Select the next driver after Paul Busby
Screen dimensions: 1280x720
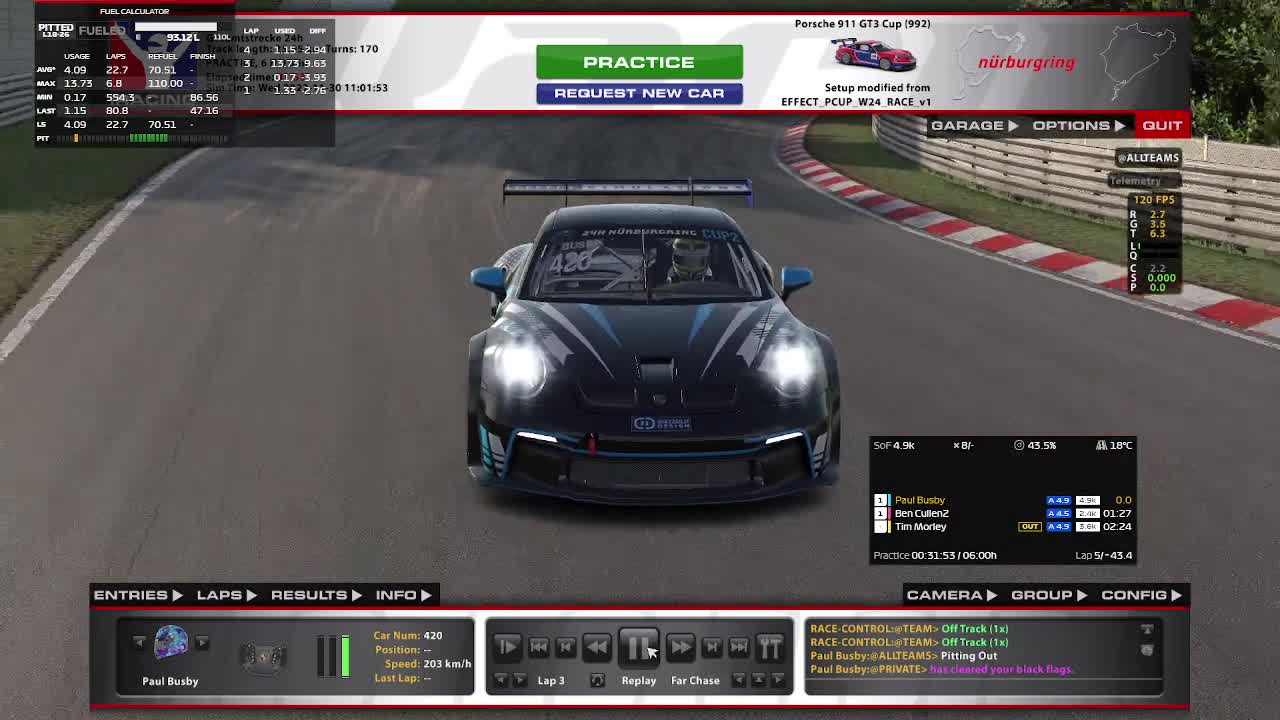tap(202, 642)
